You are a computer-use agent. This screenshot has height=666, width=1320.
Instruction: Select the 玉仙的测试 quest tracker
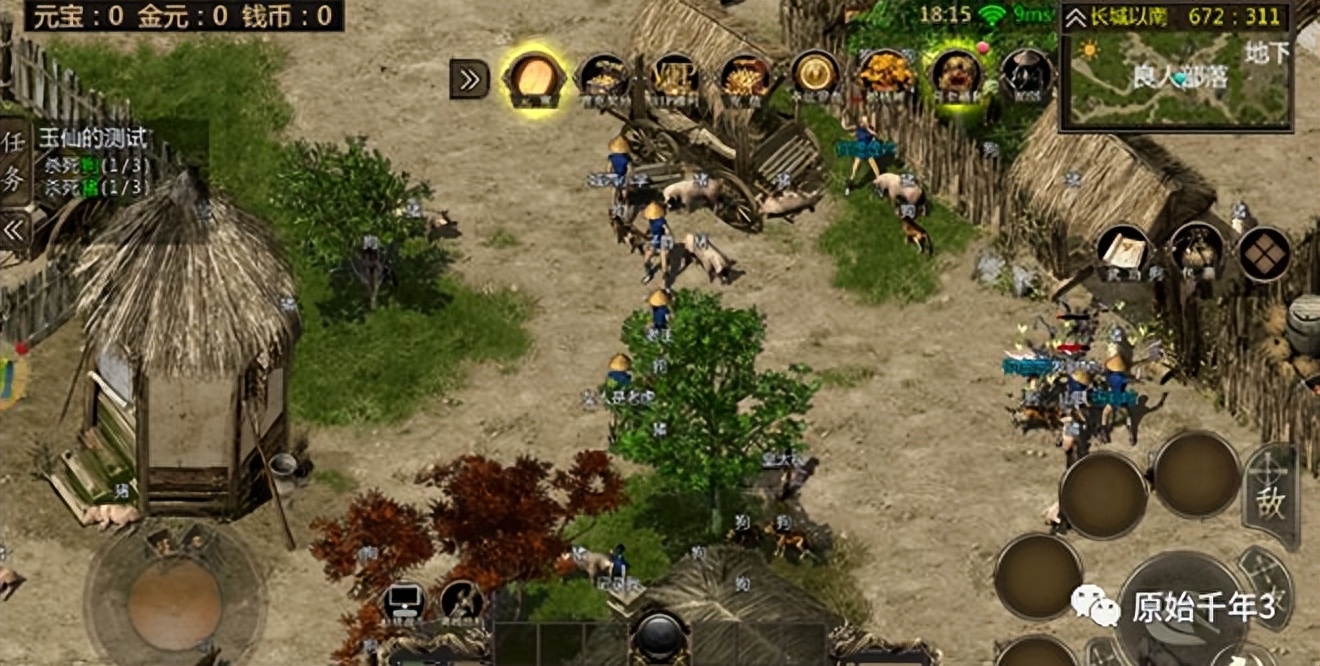click(x=93, y=139)
